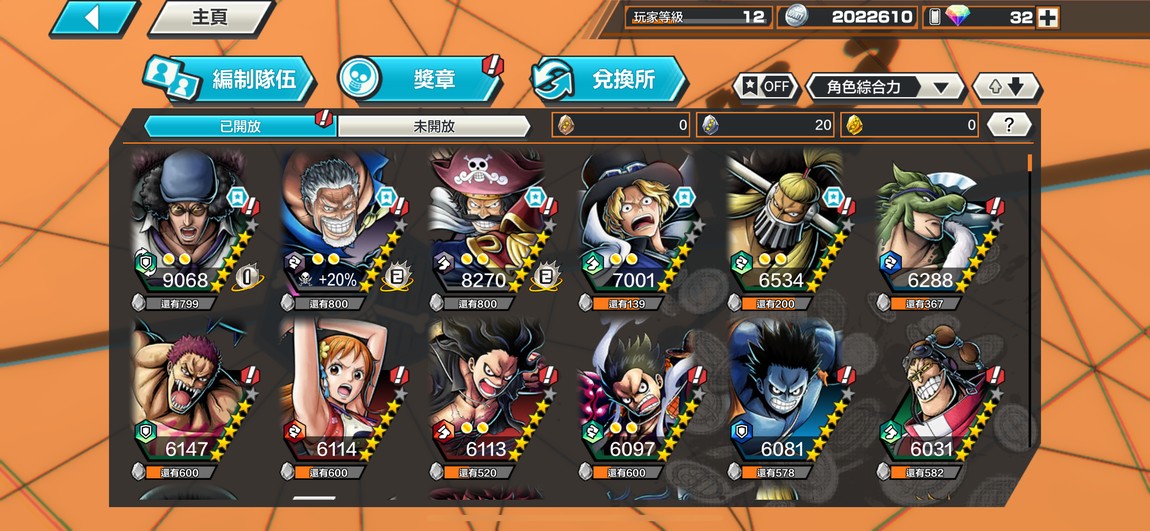
Task: Toggle the star favorites OFF filter
Action: (x=765, y=86)
